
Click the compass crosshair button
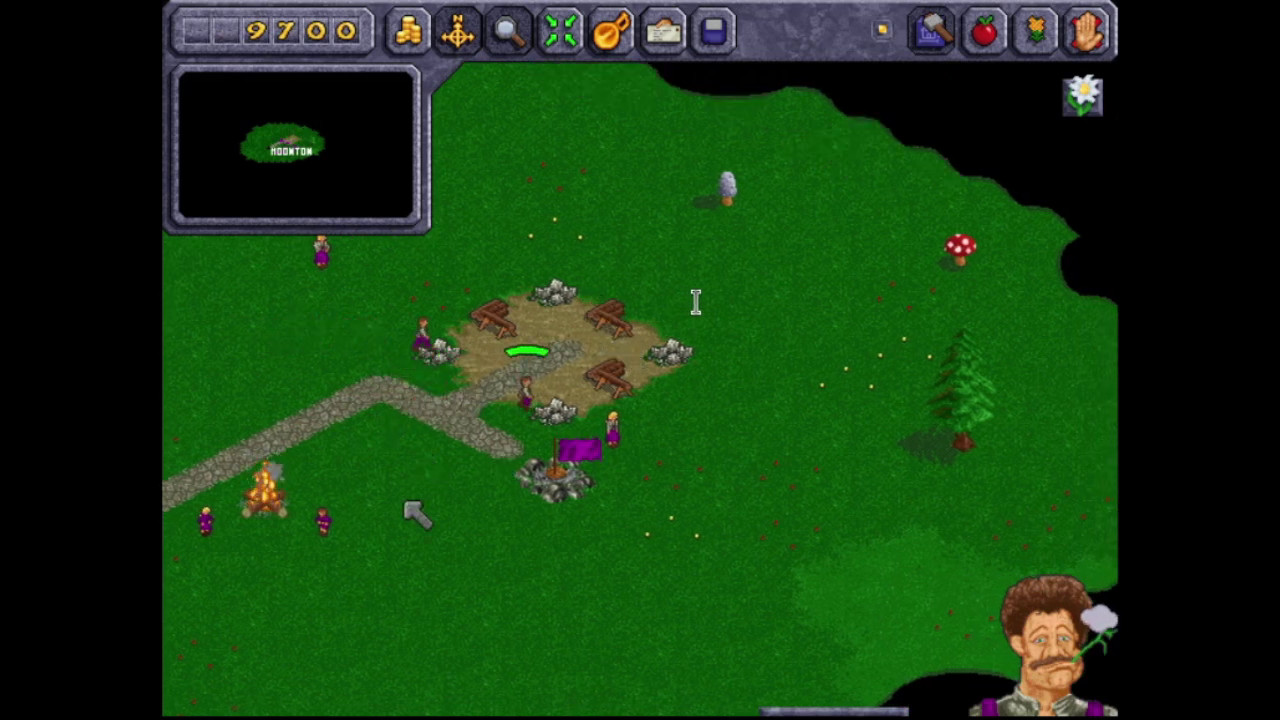[x=458, y=31]
